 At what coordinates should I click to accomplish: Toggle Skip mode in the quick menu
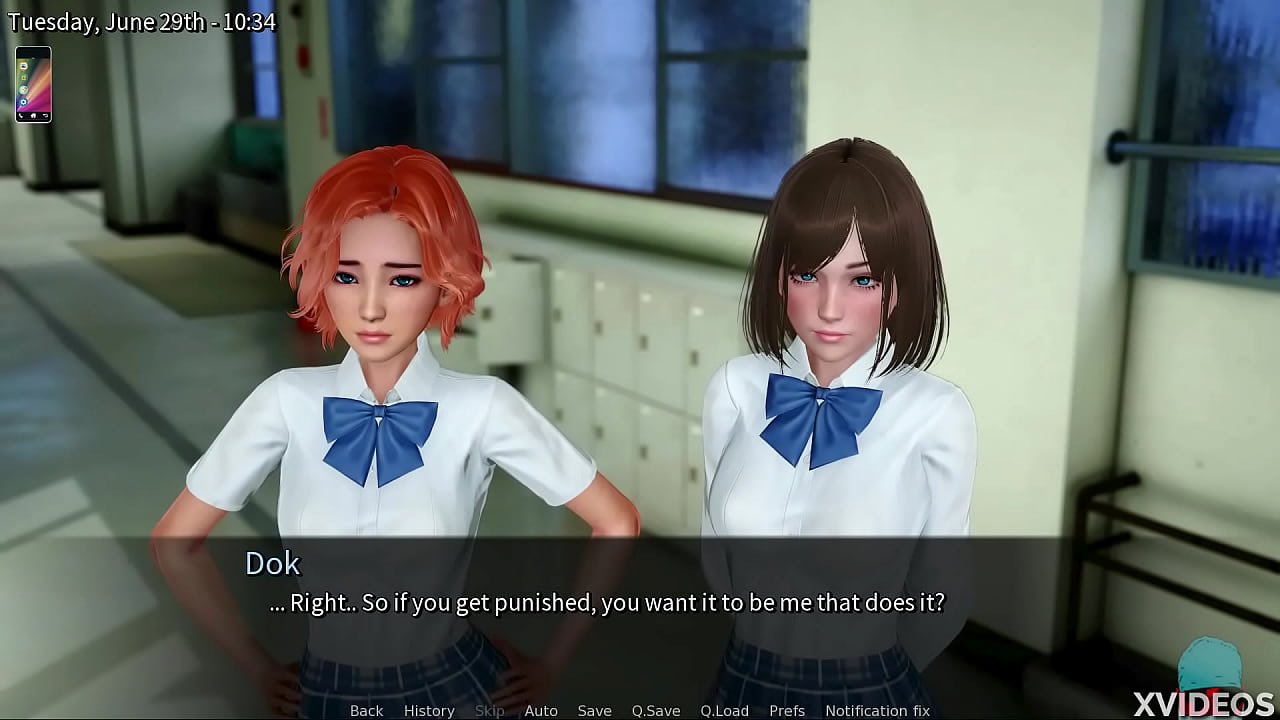(489, 710)
